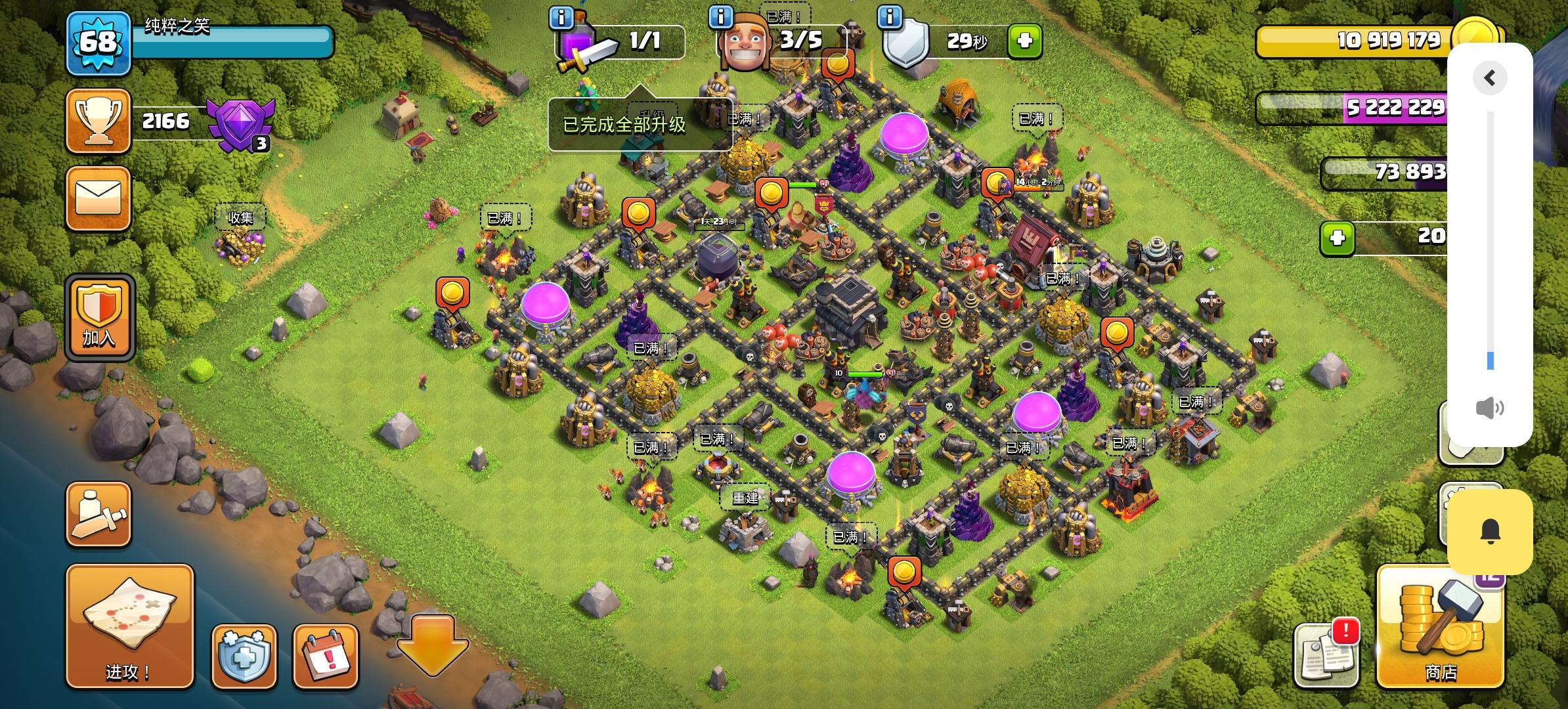The height and width of the screenshot is (709, 1568).
Task: Click the layout editor brush icon
Action: (97, 514)
